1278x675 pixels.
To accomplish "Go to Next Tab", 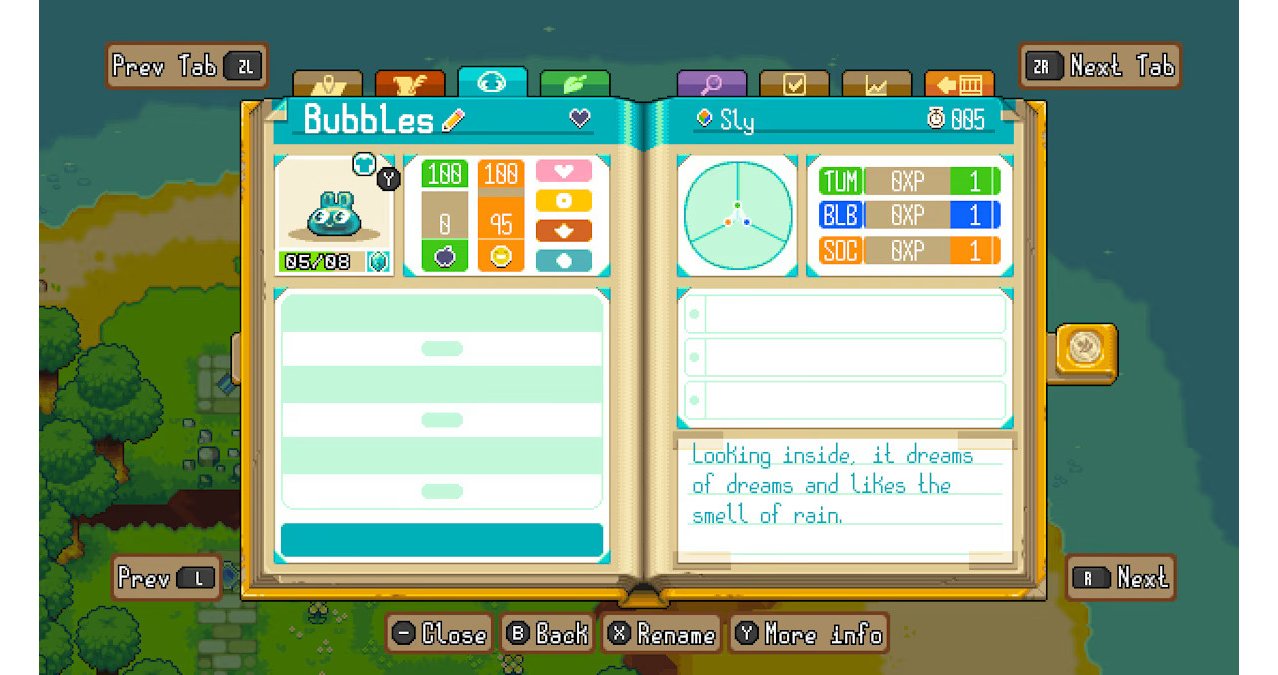I will pyautogui.click(x=1099, y=66).
